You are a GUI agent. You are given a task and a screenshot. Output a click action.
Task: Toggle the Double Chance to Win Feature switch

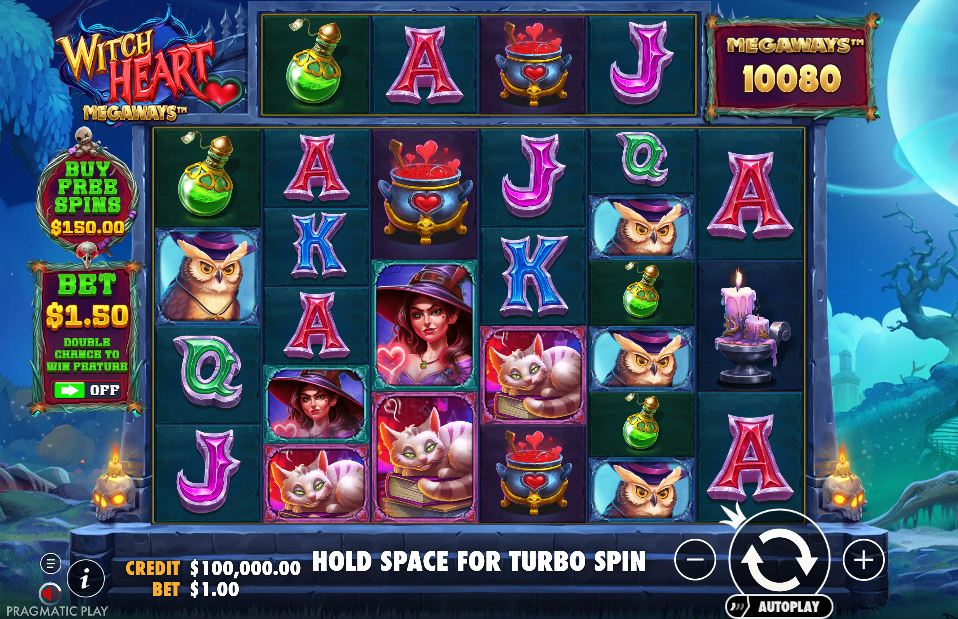pyautogui.click(x=88, y=390)
